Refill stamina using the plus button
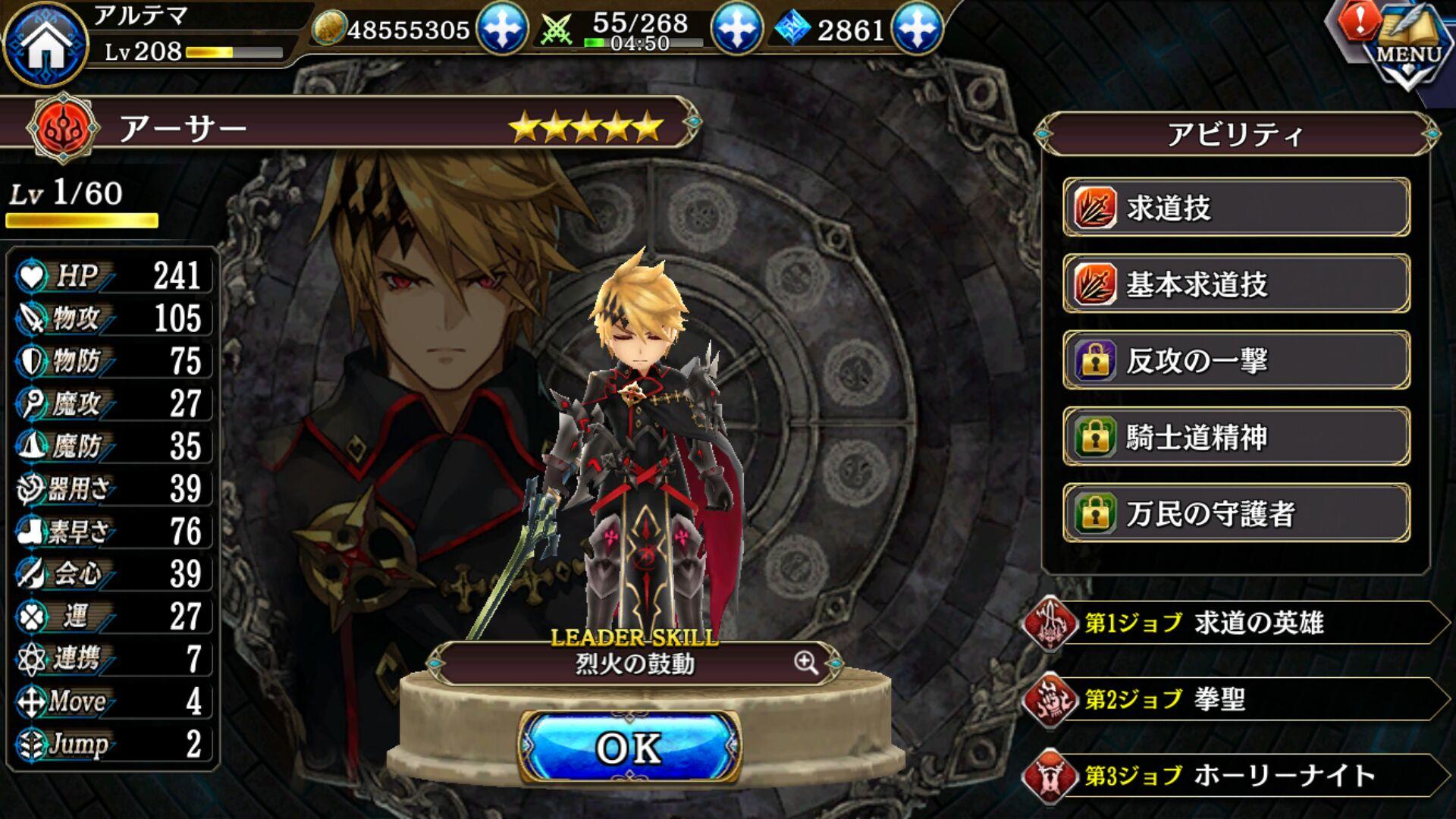This screenshot has height=819, width=1456. tap(736, 28)
